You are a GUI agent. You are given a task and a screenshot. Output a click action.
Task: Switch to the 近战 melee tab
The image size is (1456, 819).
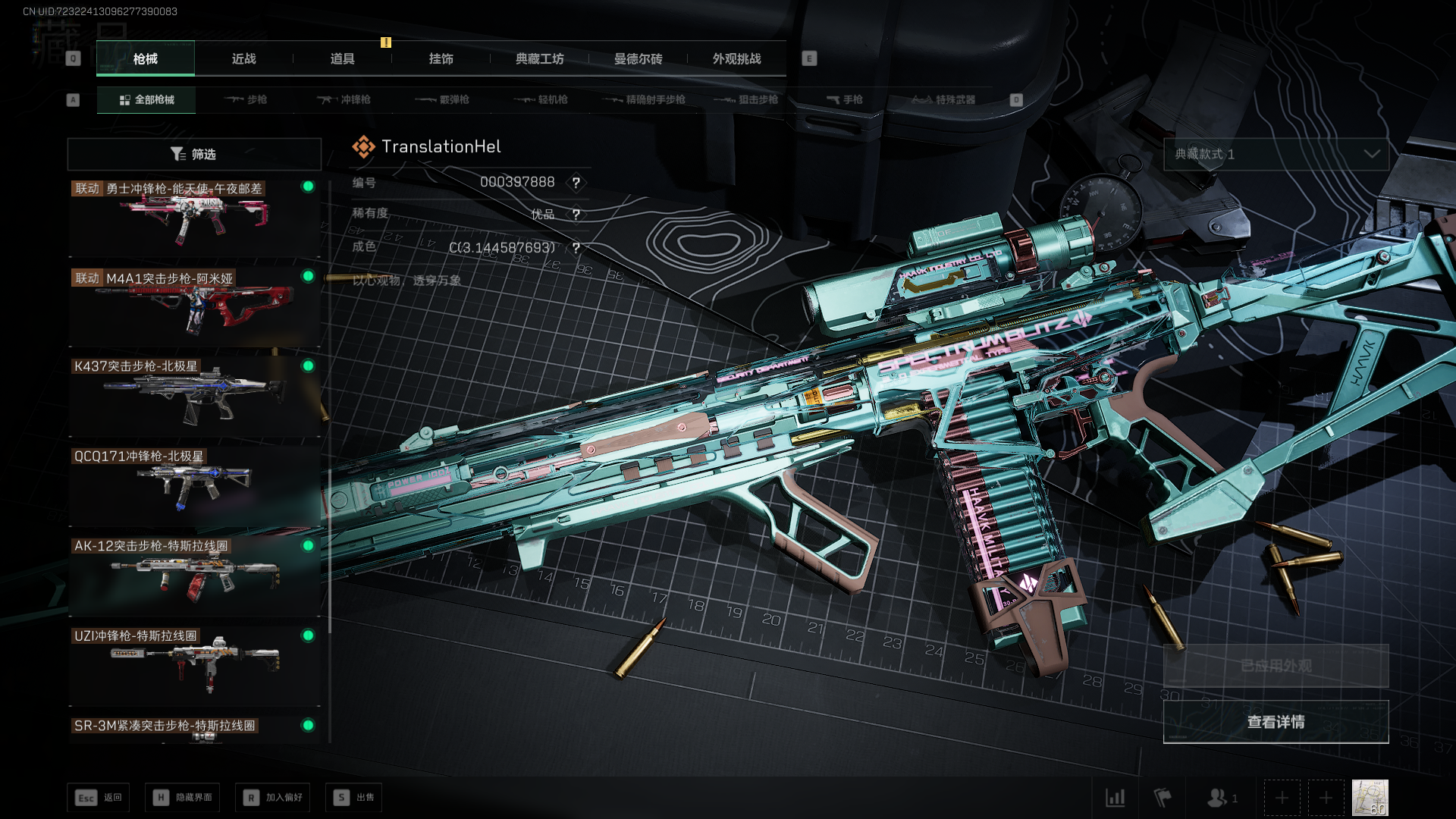pyautogui.click(x=243, y=59)
